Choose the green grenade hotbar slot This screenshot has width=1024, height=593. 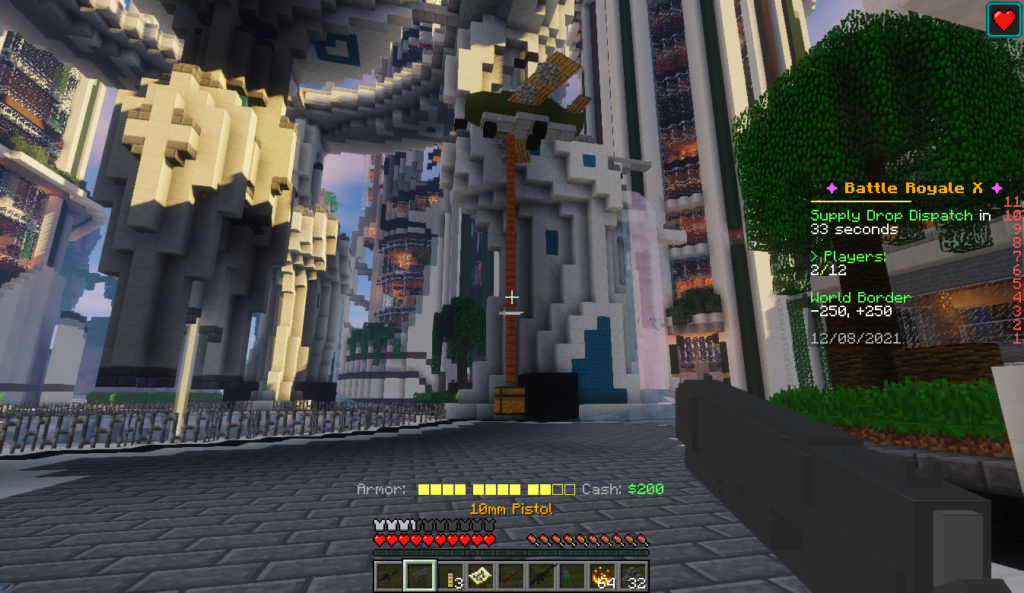coord(572,575)
